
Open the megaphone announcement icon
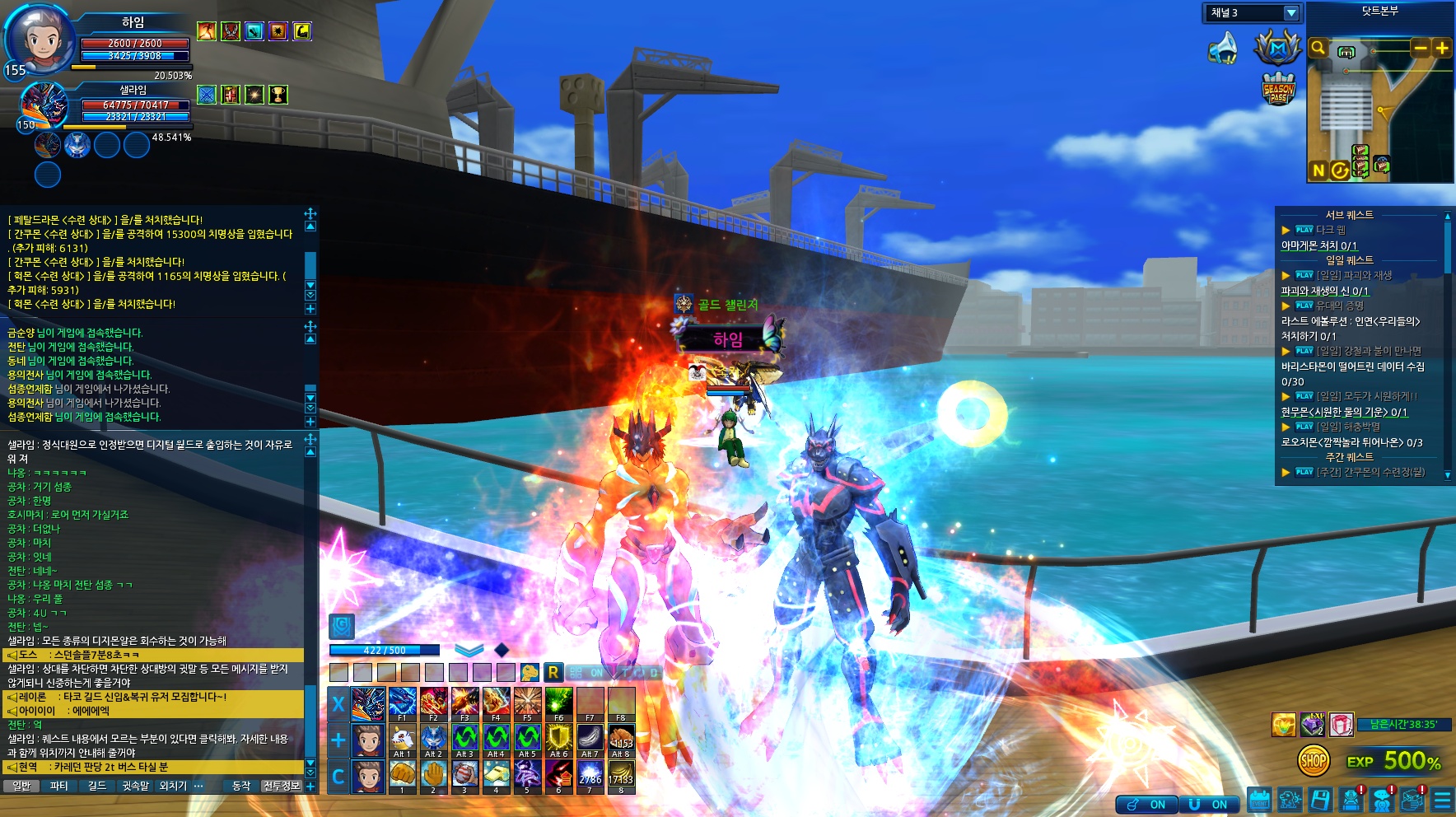point(1223,49)
